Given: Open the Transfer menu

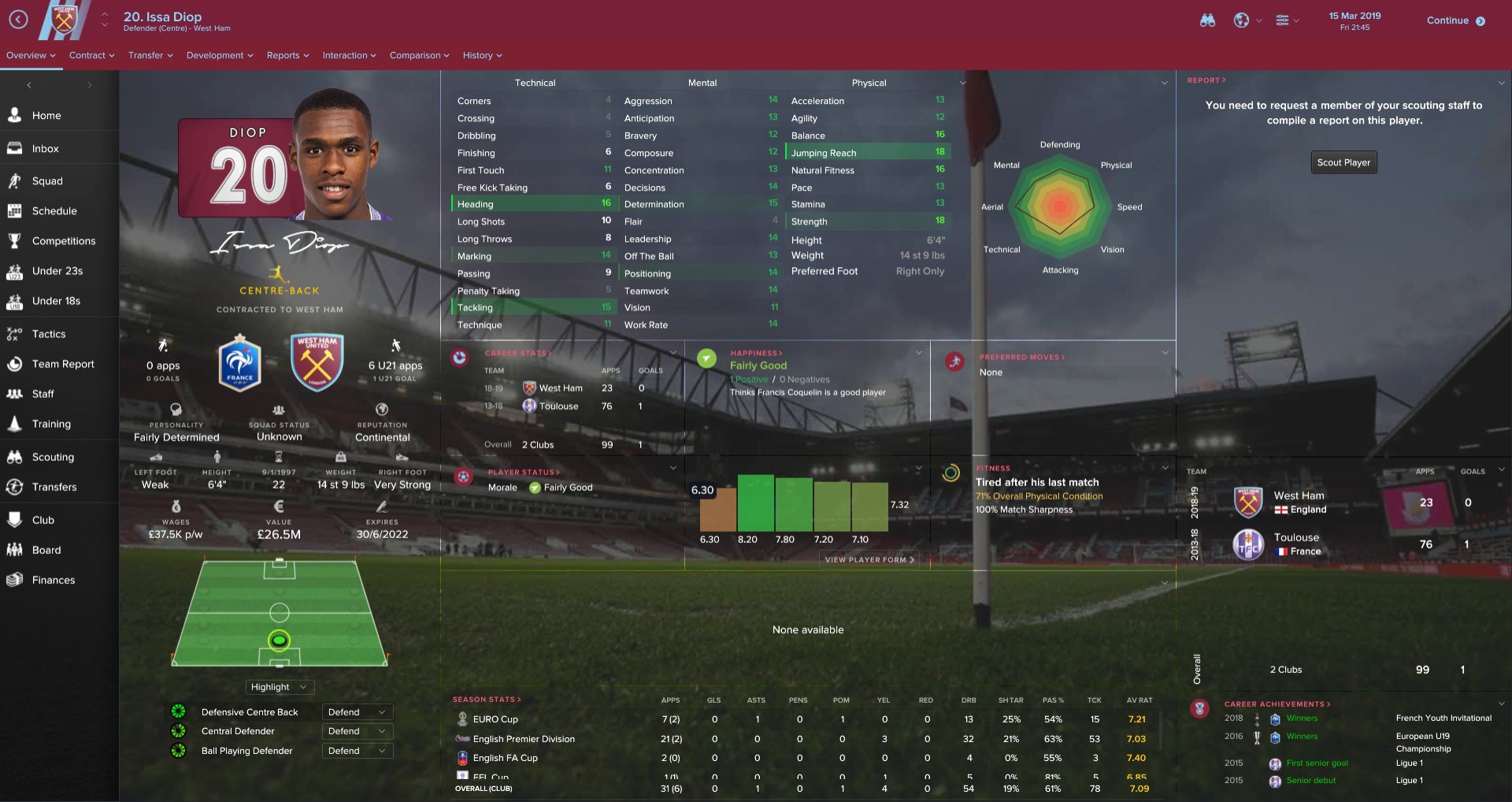Looking at the screenshot, I should (x=150, y=55).
